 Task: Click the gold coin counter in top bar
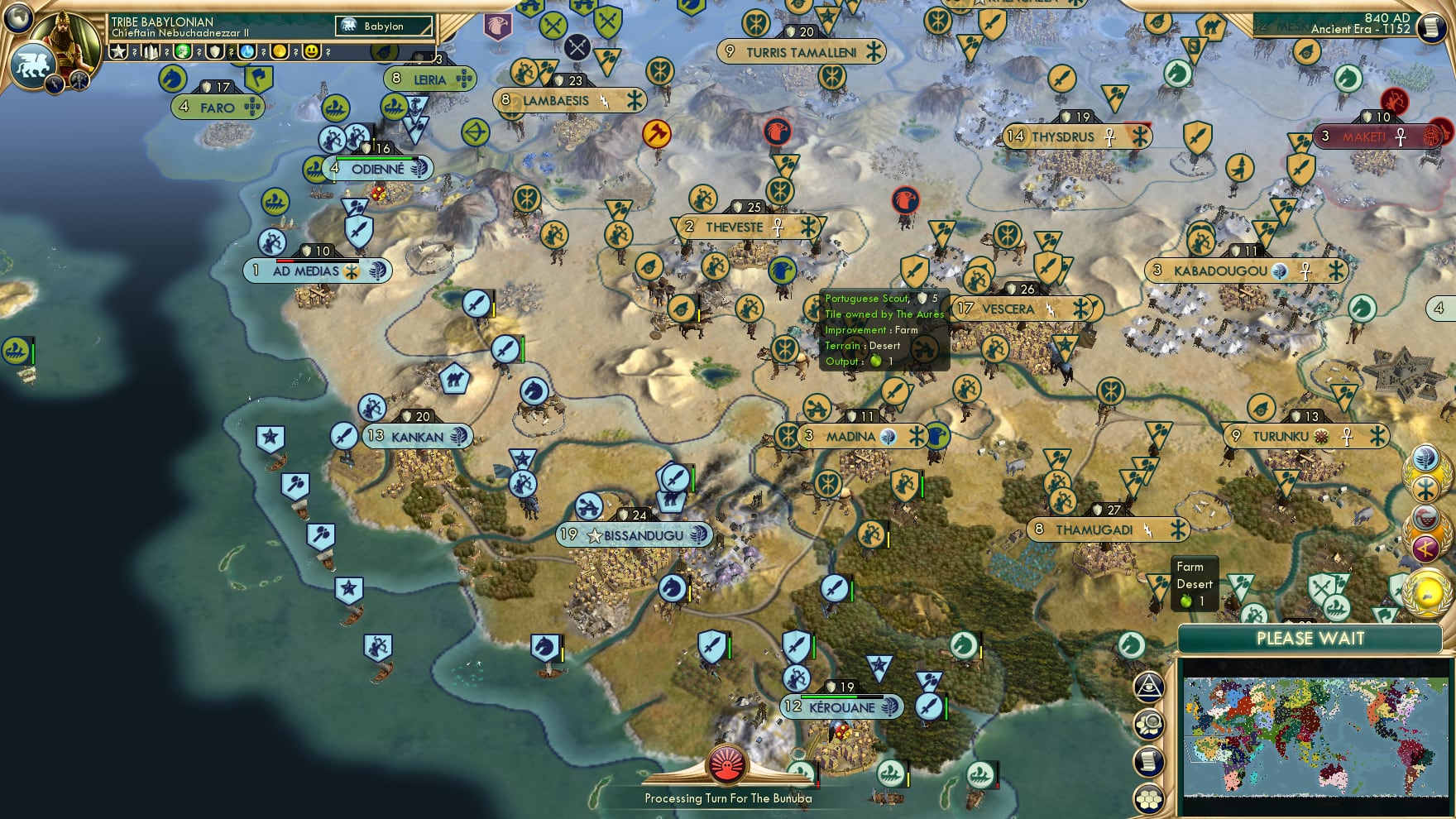[280, 52]
